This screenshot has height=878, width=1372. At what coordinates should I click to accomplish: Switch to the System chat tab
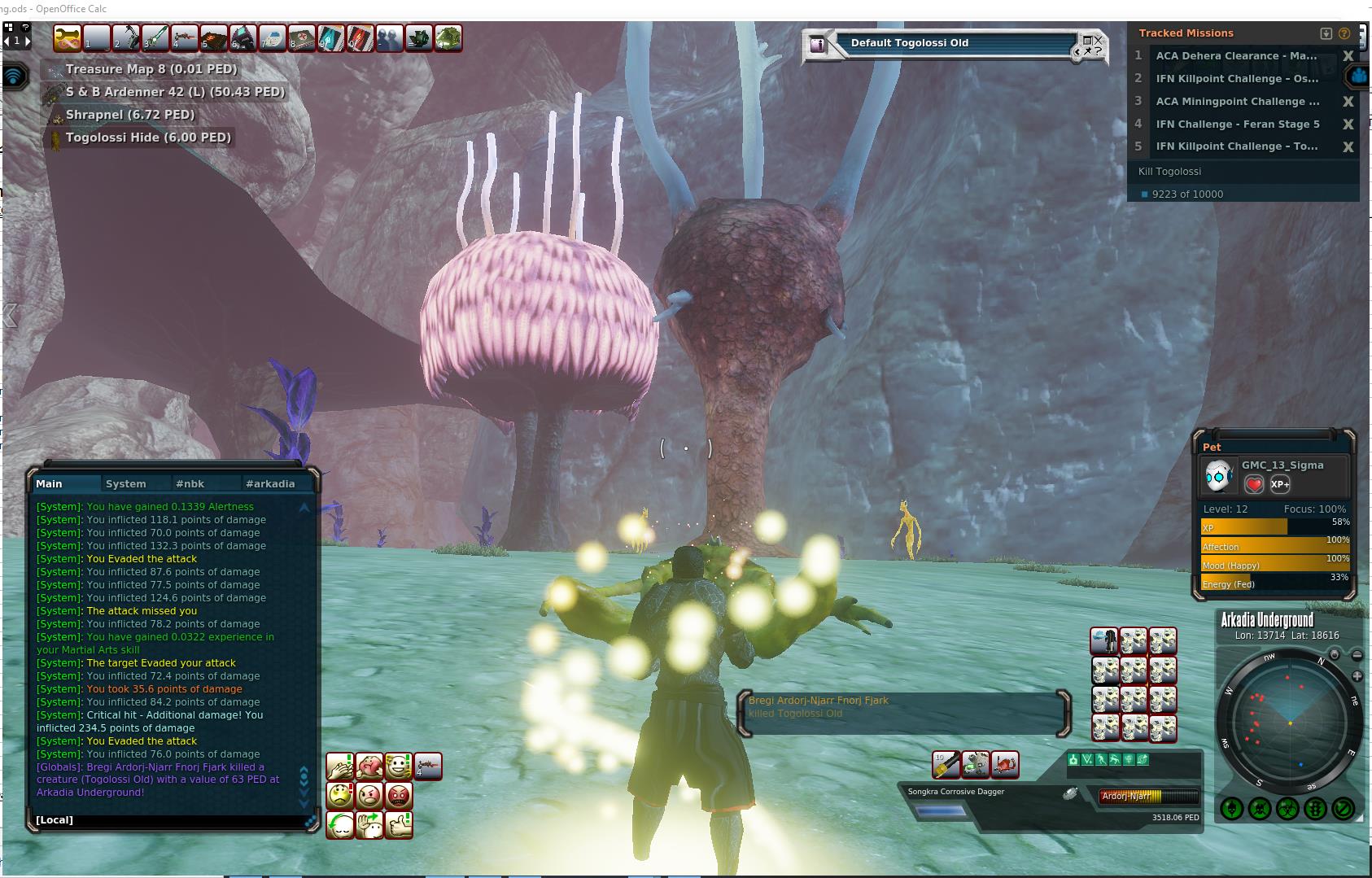[125, 483]
